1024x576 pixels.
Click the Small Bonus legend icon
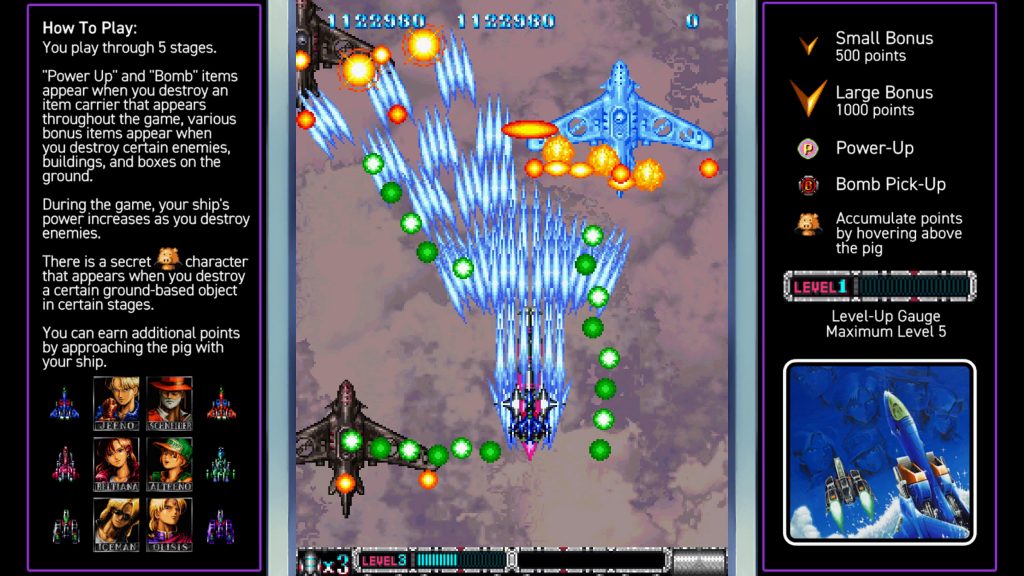[808, 46]
